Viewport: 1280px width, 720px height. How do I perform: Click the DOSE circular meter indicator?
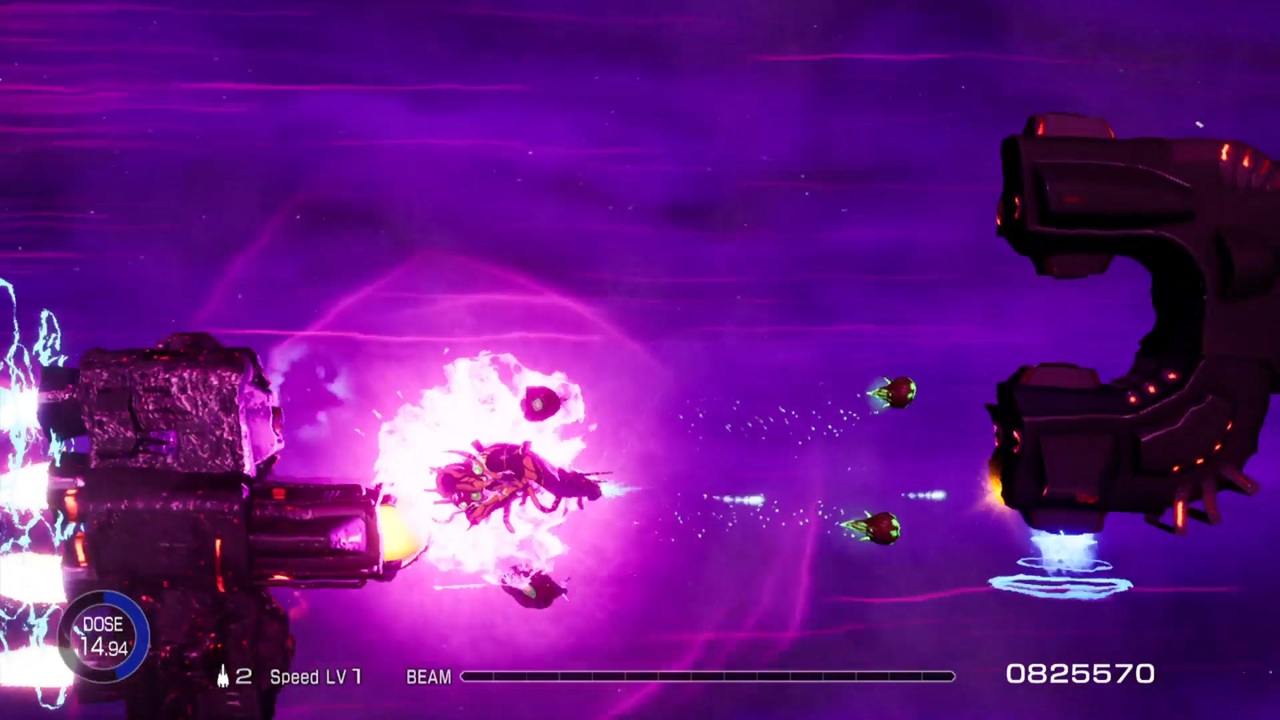[103, 633]
